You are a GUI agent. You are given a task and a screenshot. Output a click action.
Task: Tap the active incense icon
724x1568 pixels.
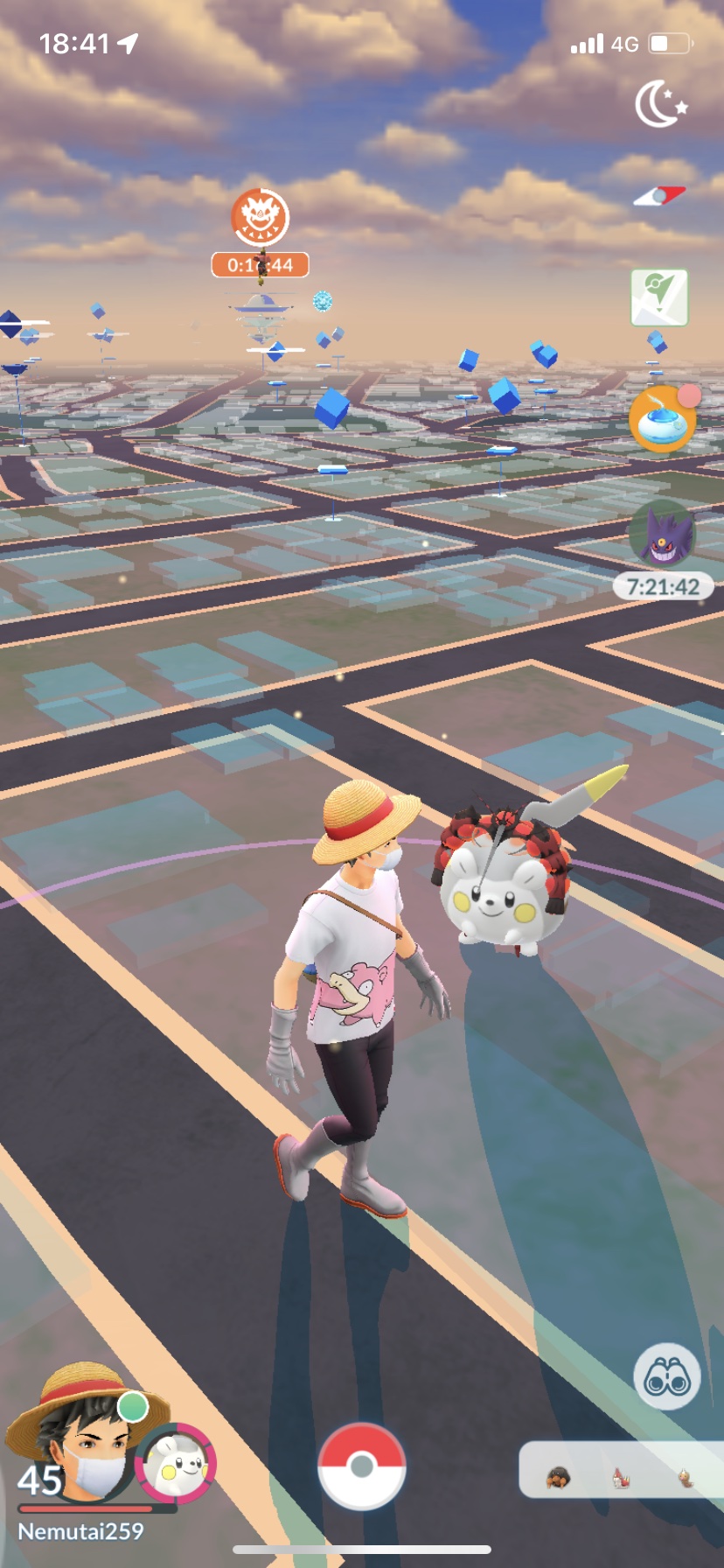[663, 419]
